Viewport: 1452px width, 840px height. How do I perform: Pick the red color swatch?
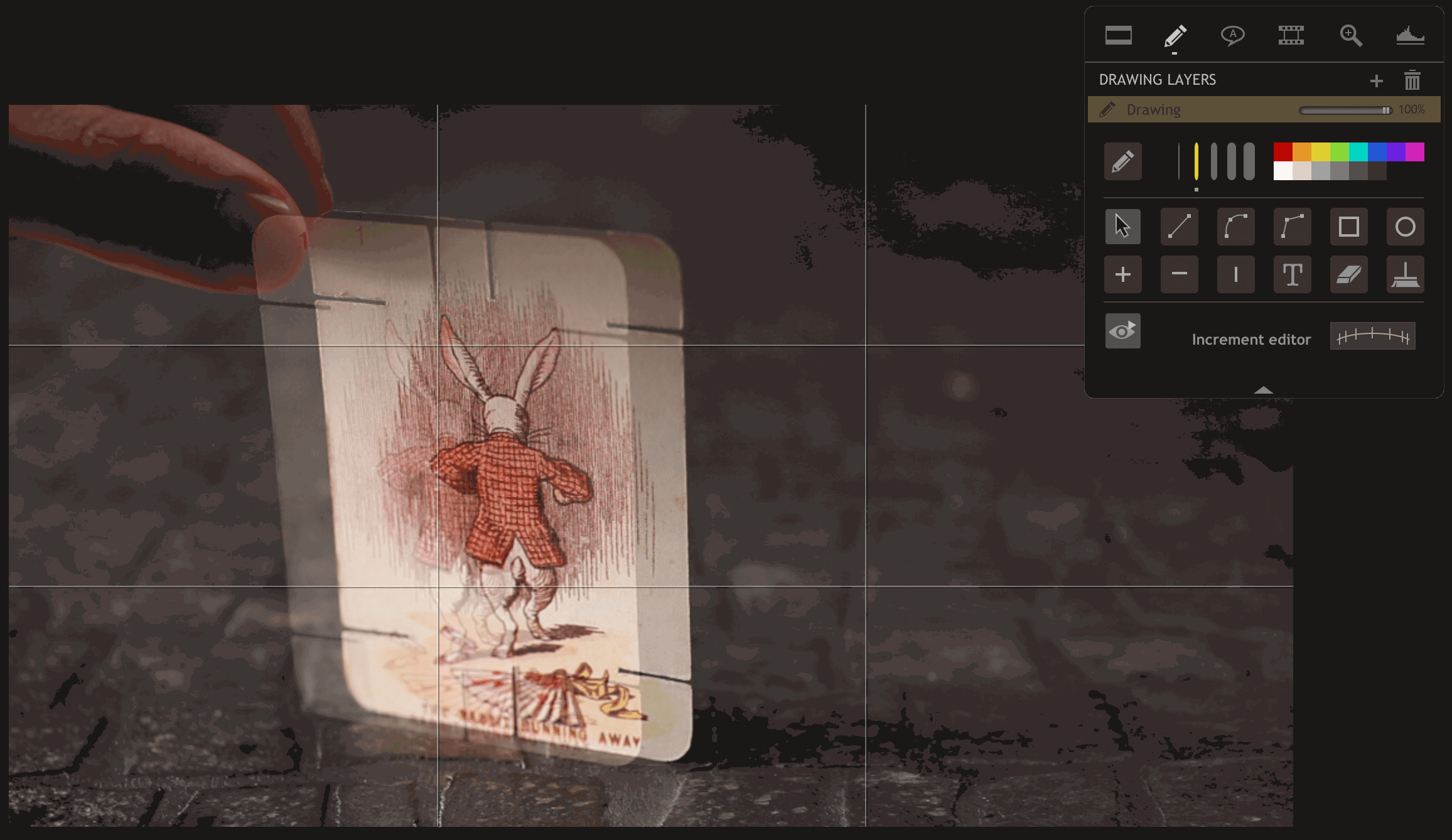1283,151
